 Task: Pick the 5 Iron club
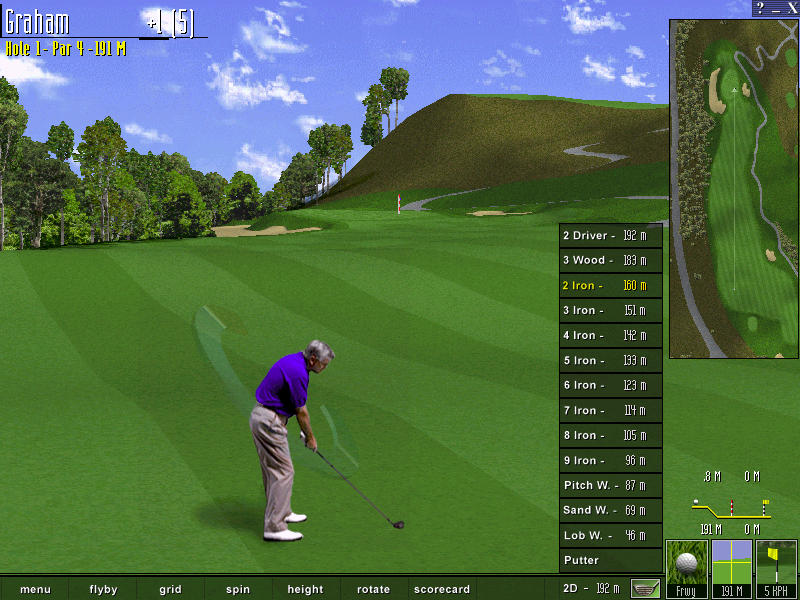[610, 361]
